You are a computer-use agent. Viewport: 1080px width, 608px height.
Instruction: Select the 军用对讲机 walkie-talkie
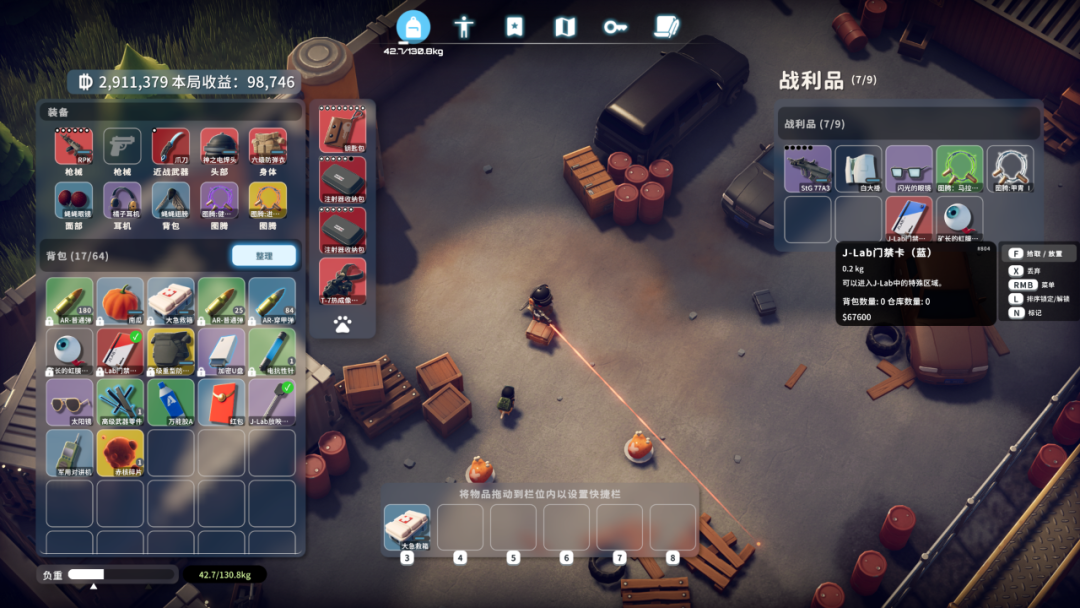70,452
